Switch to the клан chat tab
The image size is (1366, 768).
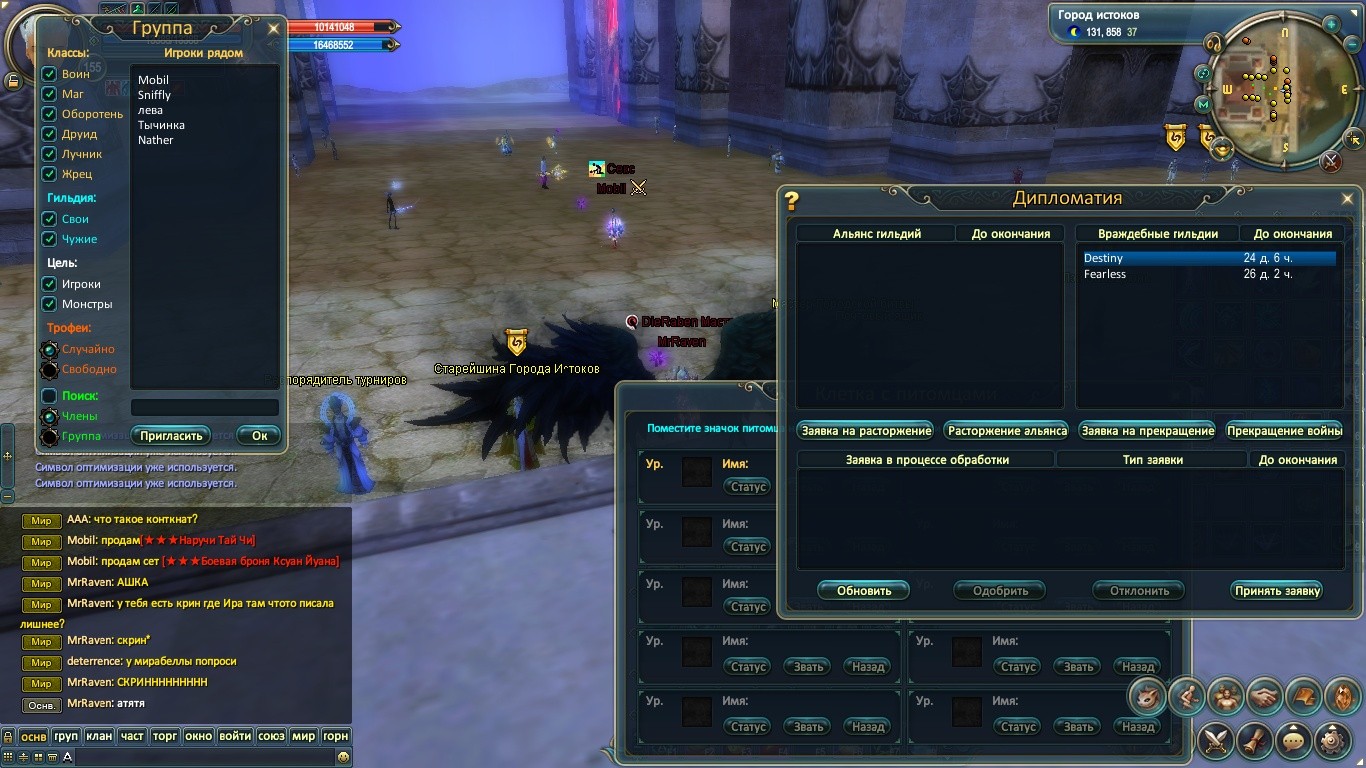click(99, 736)
